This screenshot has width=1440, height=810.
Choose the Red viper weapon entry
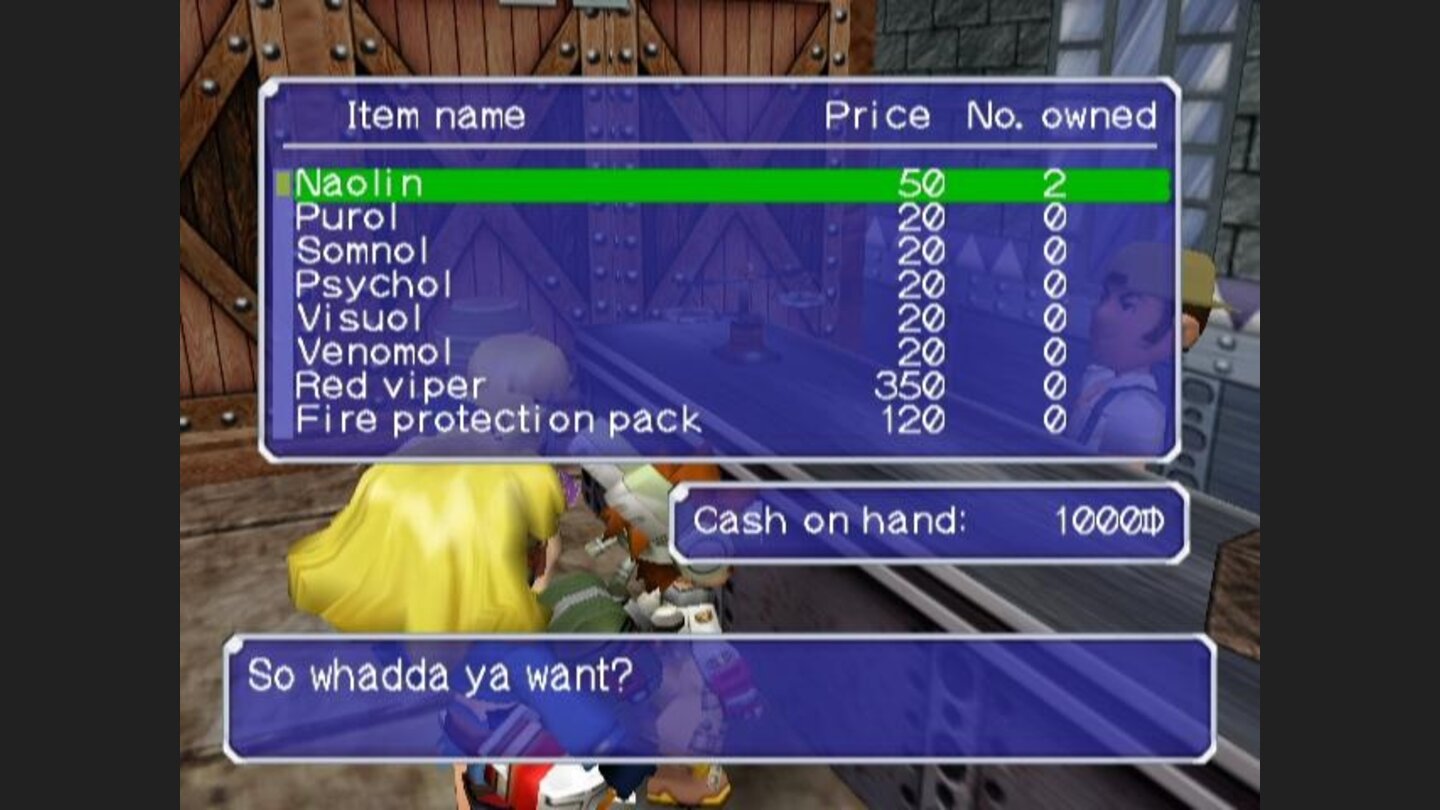(x=390, y=386)
